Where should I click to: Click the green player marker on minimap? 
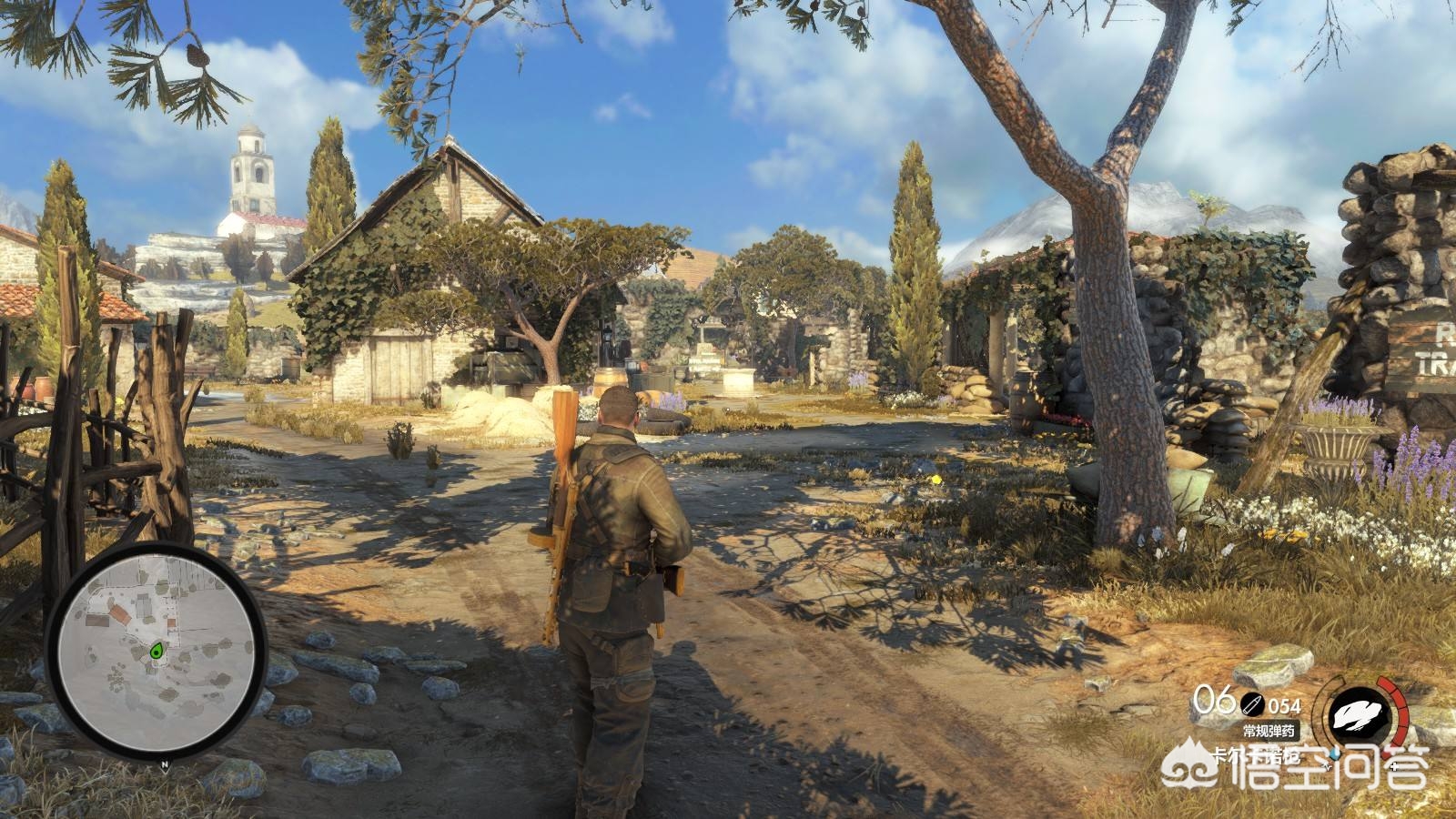click(157, 650)
